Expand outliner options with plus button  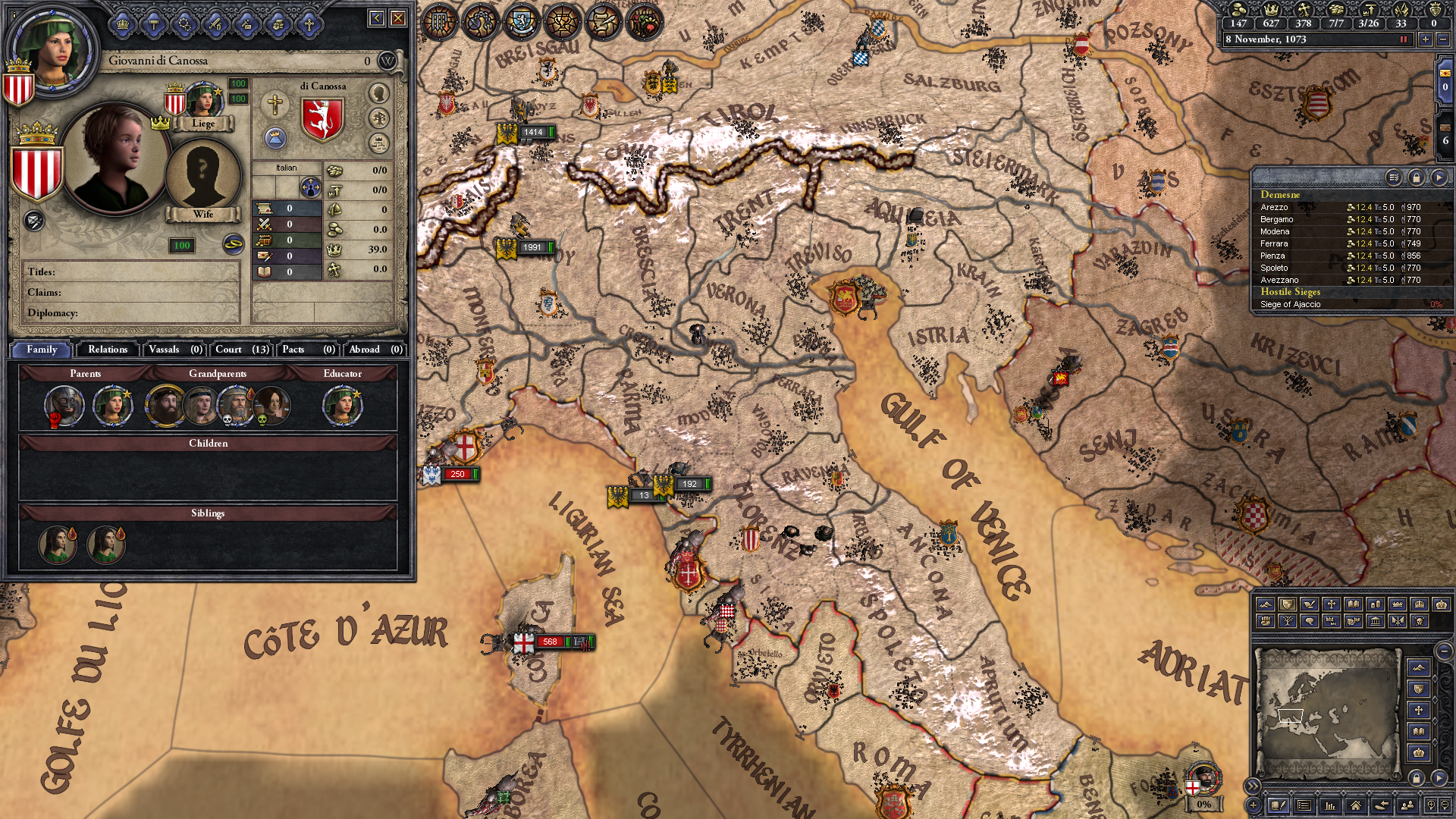pos(1253,805)
